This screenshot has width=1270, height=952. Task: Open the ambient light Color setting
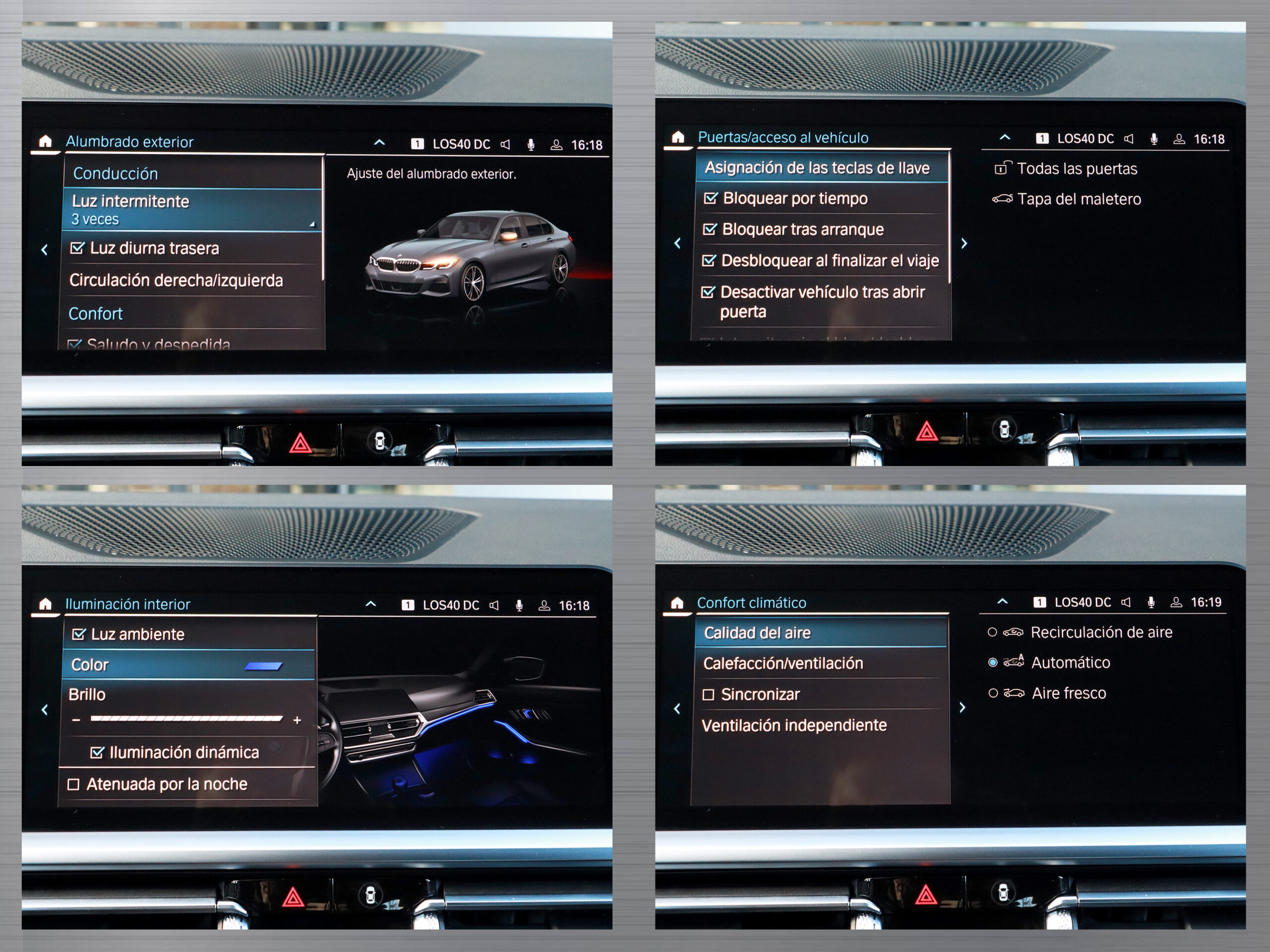pyautogui.click(x=189, y=664)
